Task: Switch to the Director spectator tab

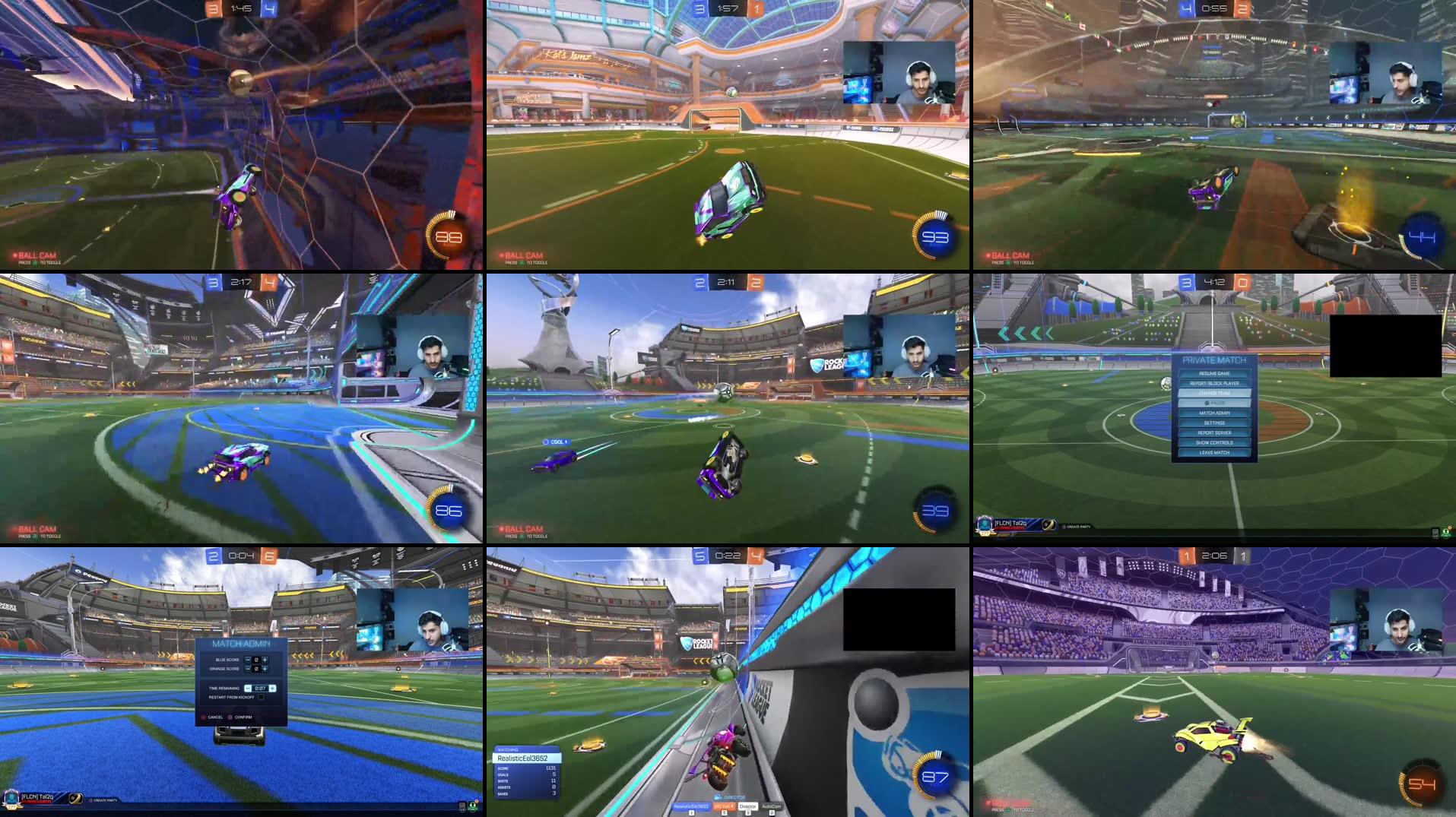Action: 746,807
